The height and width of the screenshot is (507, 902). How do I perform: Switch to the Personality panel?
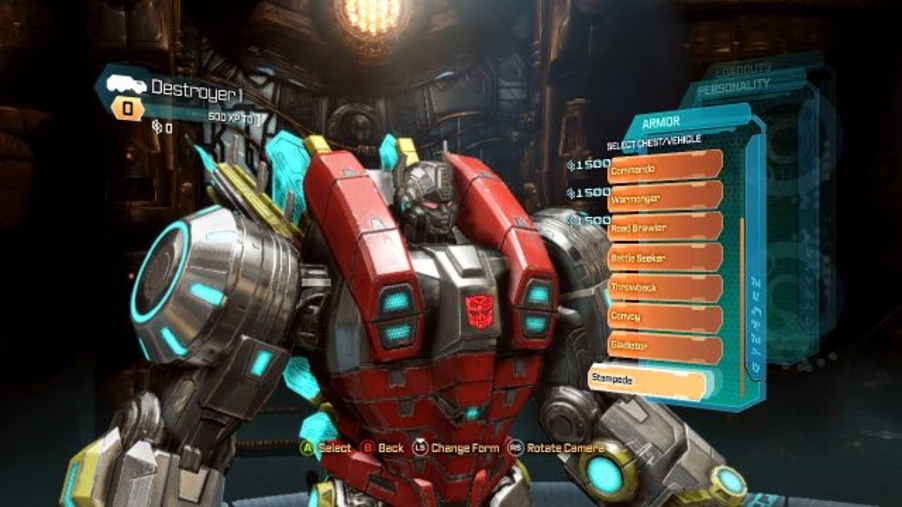pyautogui.click(x=734, y=86)
